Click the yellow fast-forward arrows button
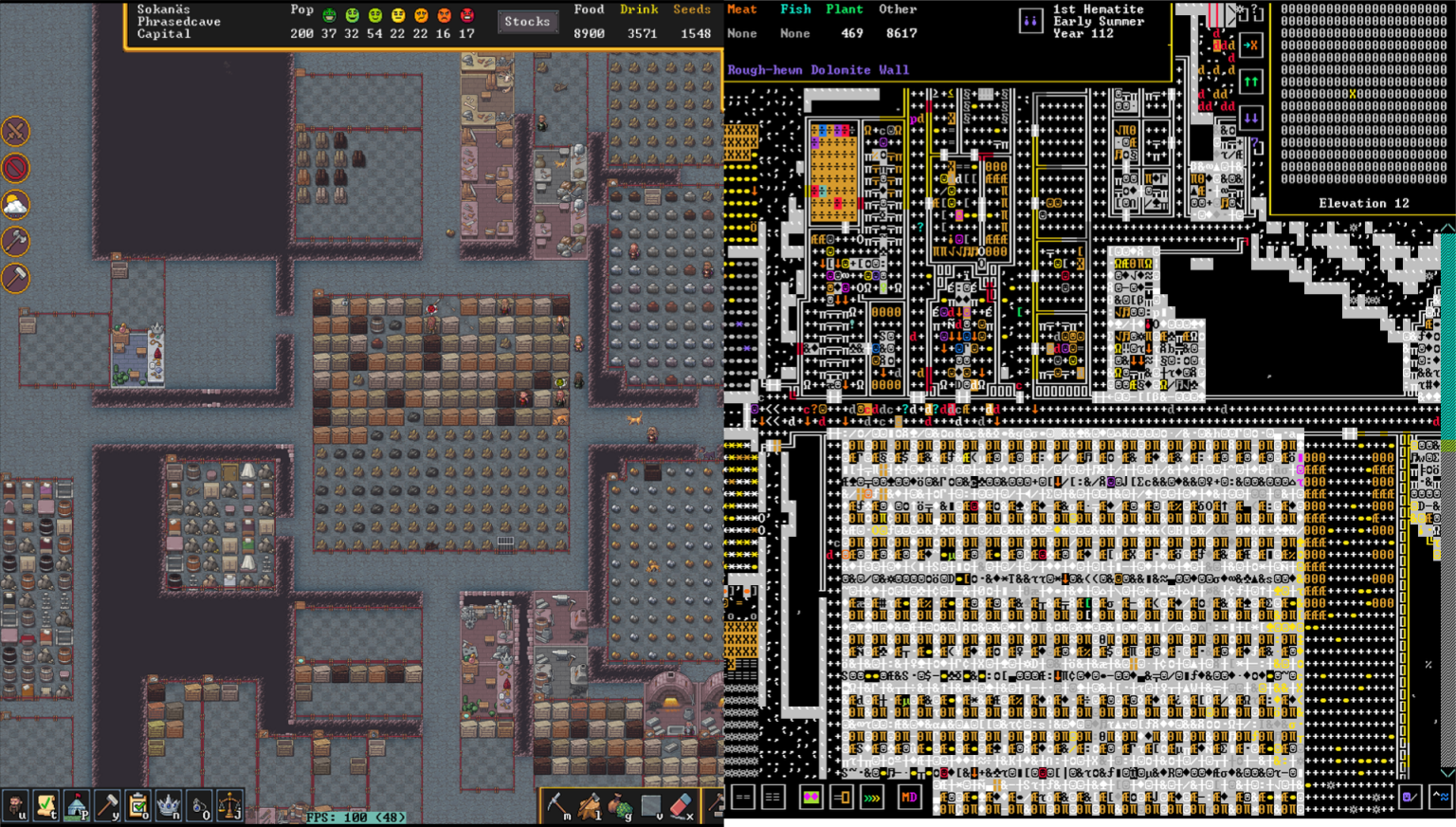1456x827 pixels. tap(871, 797)
